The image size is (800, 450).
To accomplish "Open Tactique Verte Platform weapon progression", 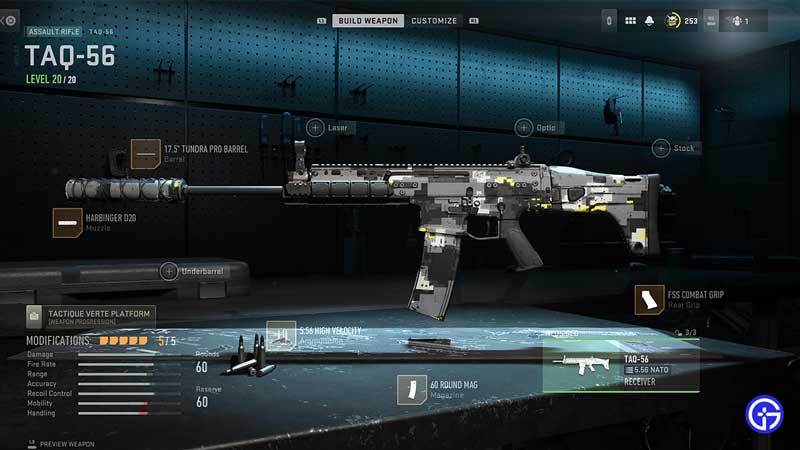I will point(90,317).
